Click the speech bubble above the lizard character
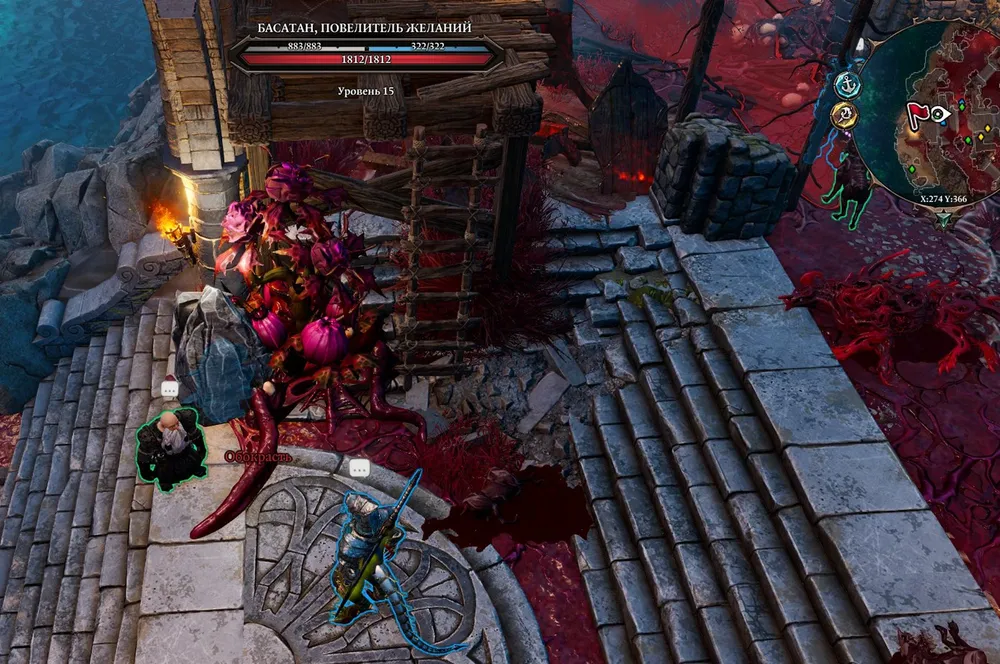This screenshot has width=1000, height=664. tap(359, 467)
